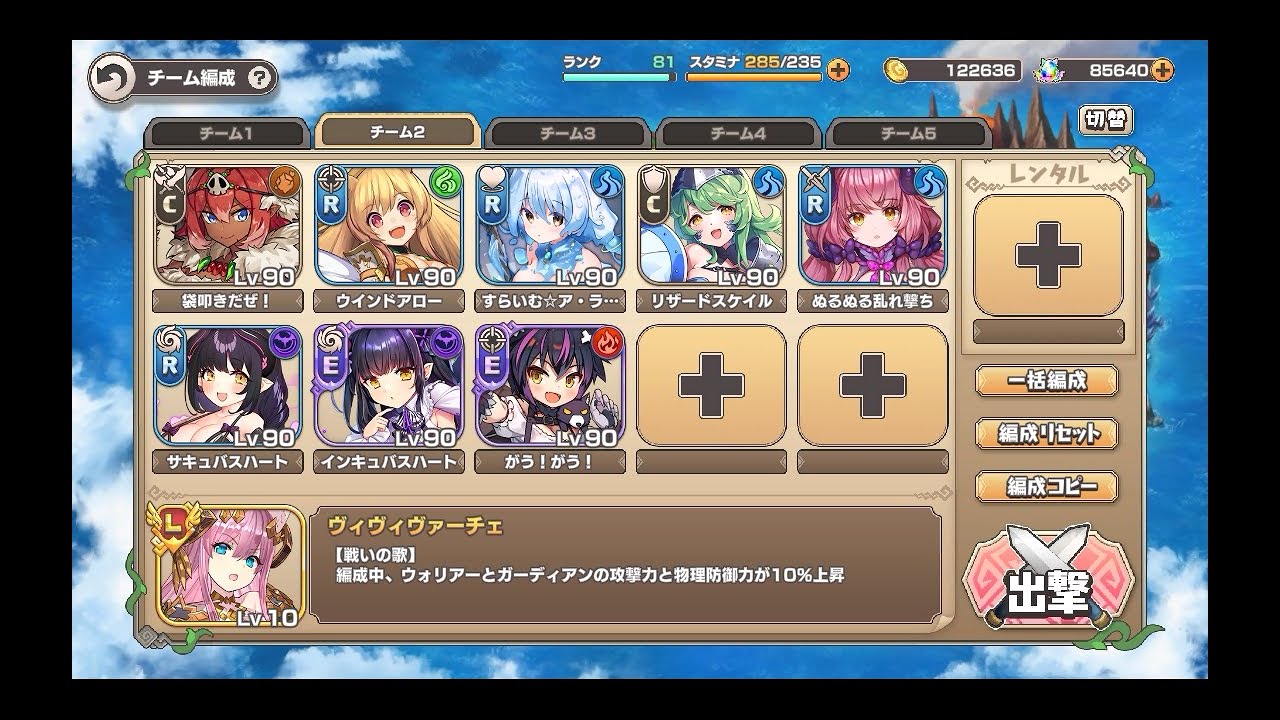
Task: Add stamina with the plus button
Action: coord(838,69)
